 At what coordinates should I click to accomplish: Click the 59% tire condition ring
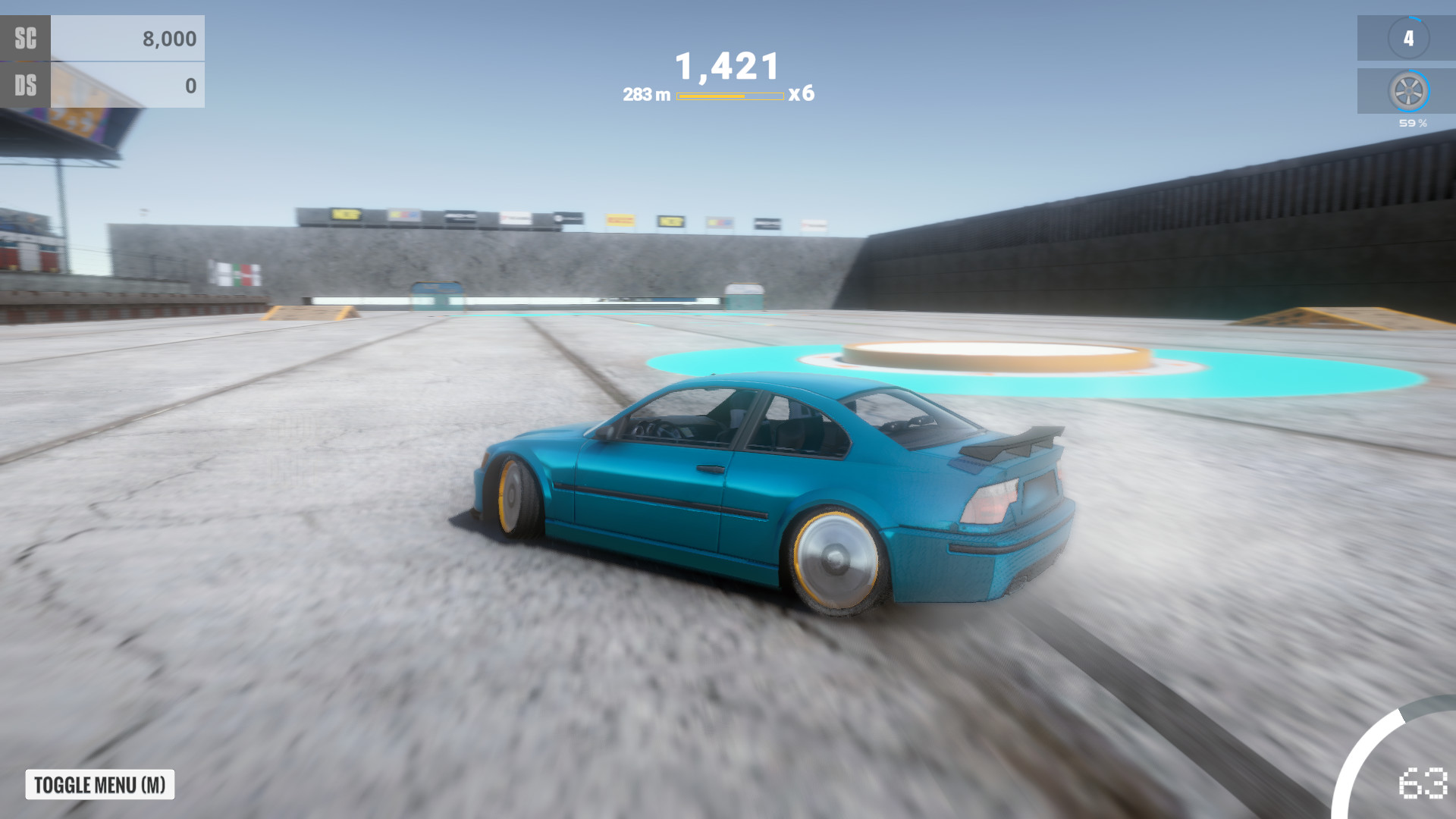[x=1412, y=121]
